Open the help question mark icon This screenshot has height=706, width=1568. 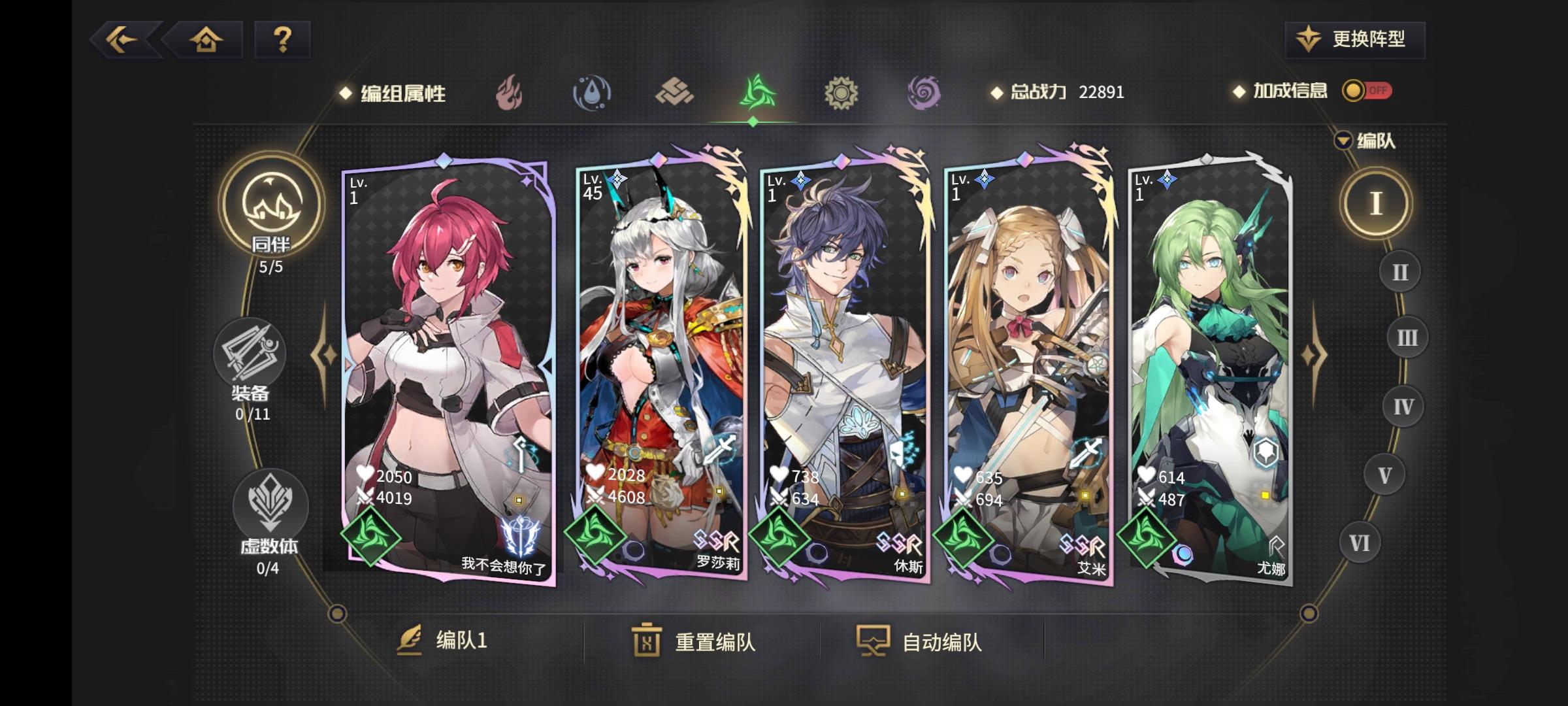click(282, 41)
